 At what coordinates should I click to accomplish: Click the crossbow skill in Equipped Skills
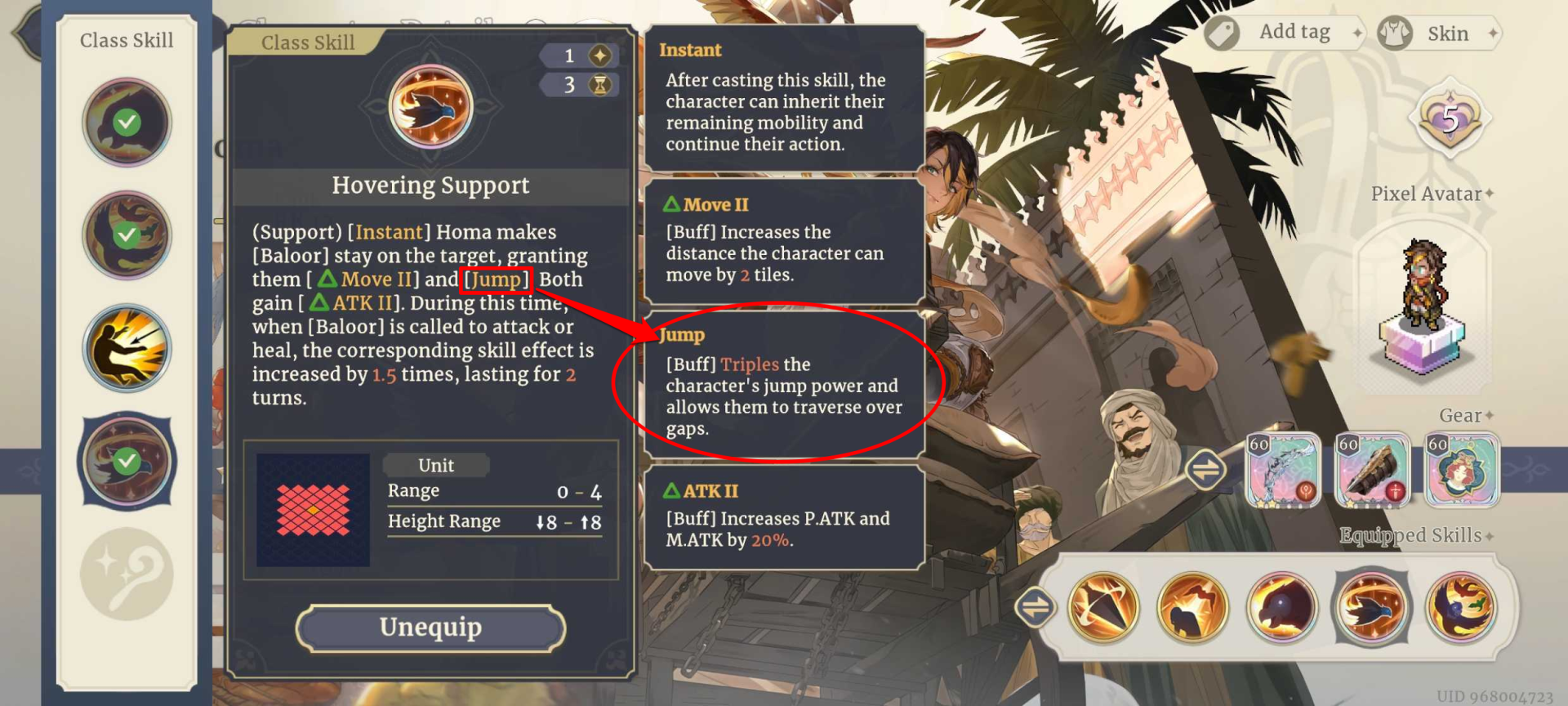point(1103,608)
